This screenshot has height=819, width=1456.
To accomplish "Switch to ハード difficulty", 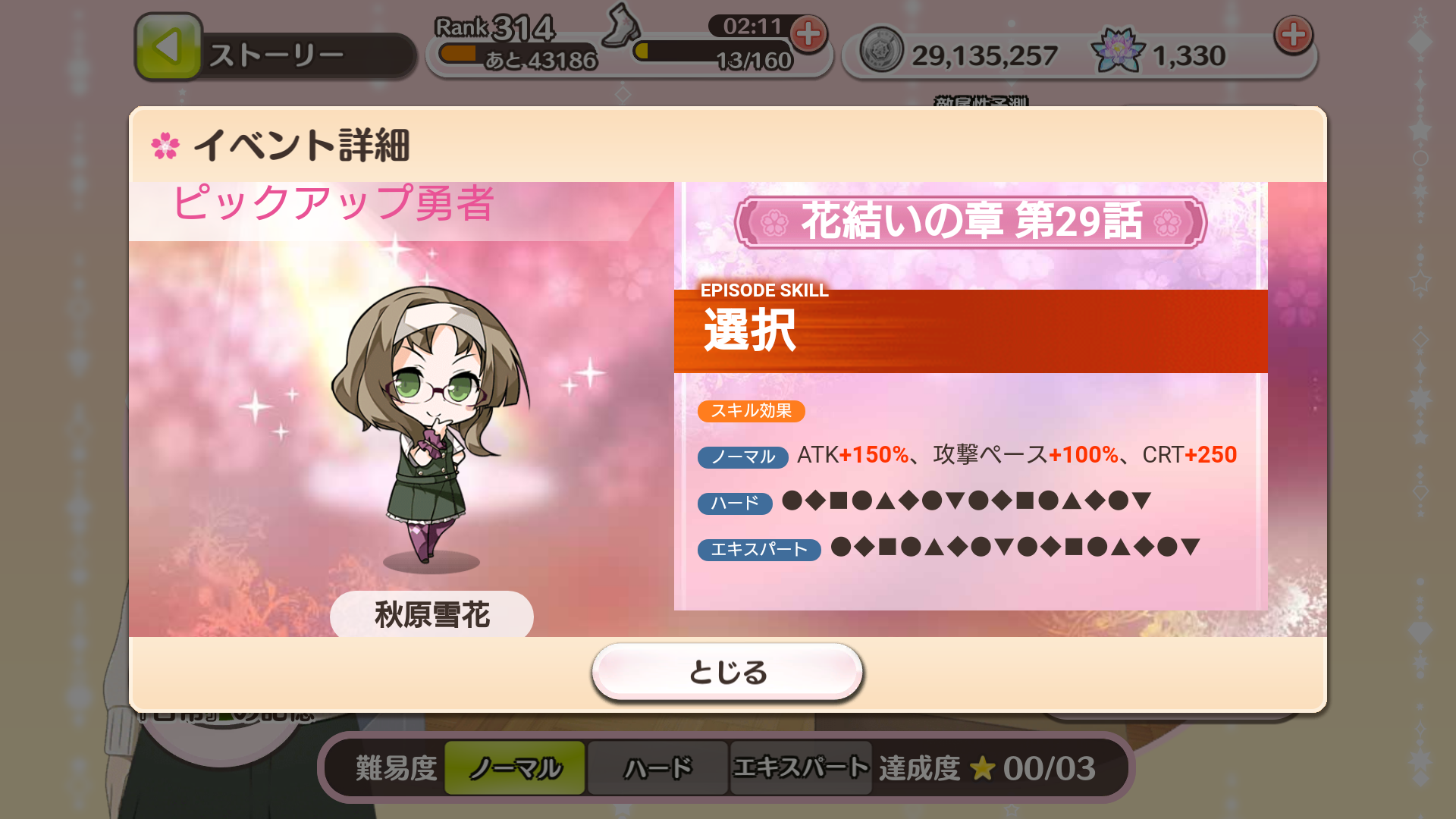I will 657,768.
